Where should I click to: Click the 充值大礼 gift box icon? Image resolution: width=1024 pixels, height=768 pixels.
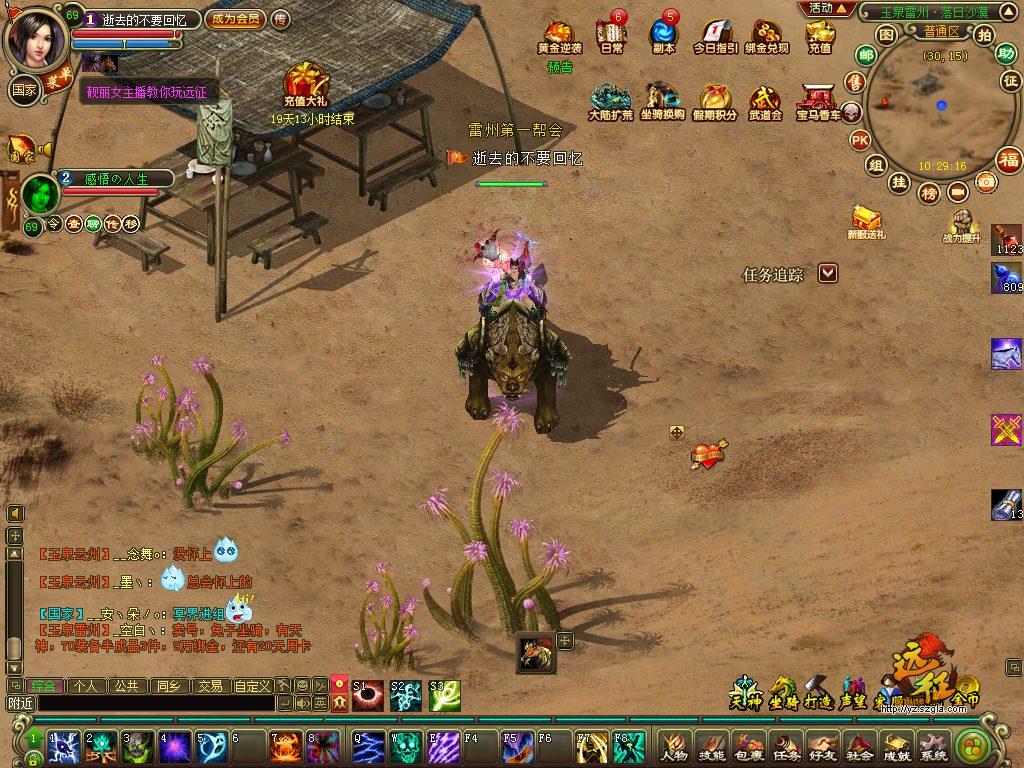[x=303, y=82]
